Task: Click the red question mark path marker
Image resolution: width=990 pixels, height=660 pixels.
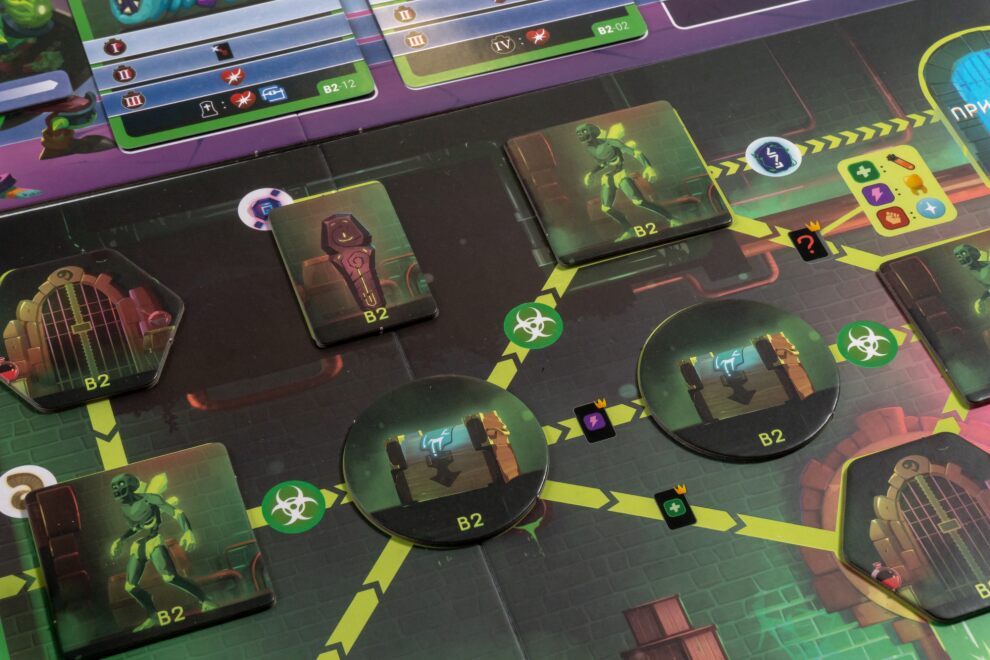Action: pos(807,243)
